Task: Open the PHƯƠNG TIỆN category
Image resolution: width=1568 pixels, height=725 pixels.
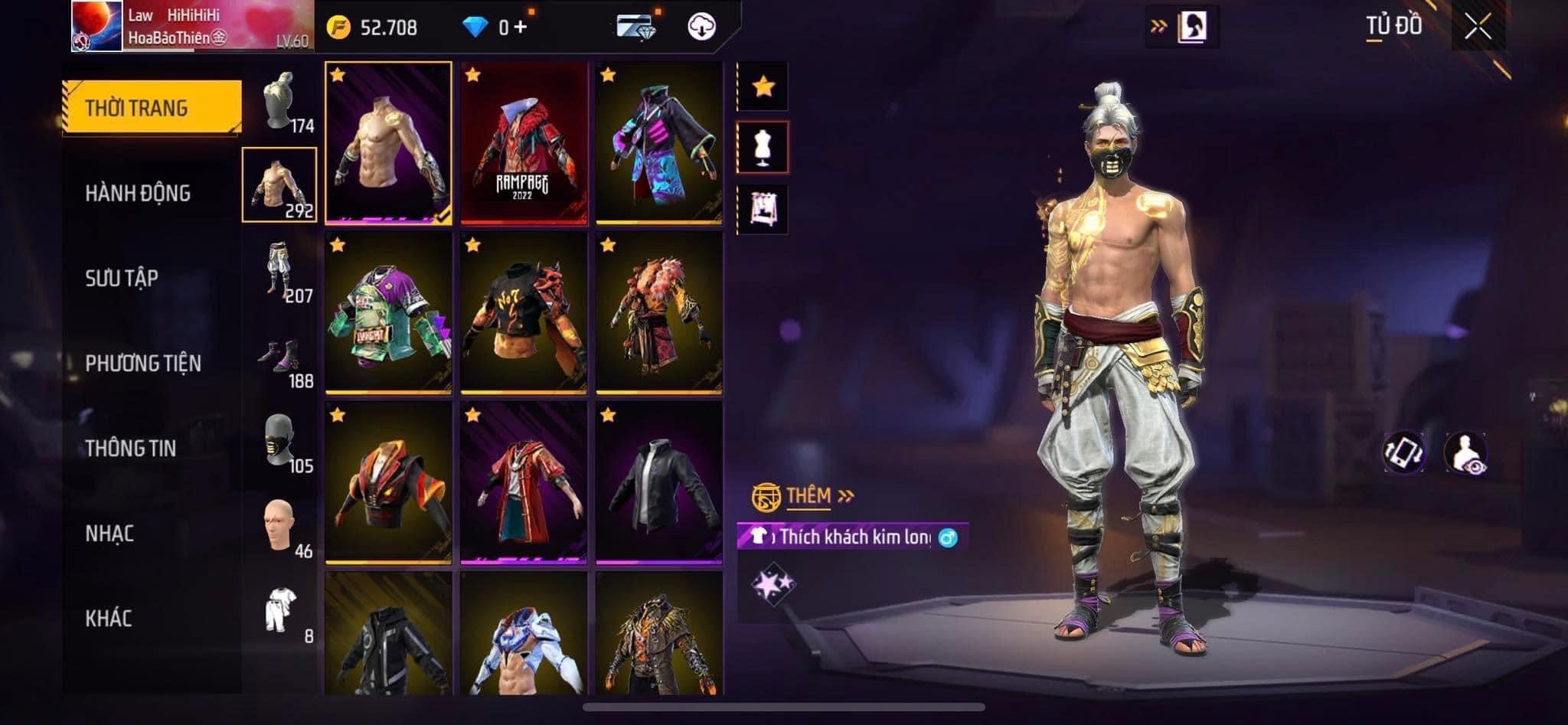Action: tap(143, 363)
